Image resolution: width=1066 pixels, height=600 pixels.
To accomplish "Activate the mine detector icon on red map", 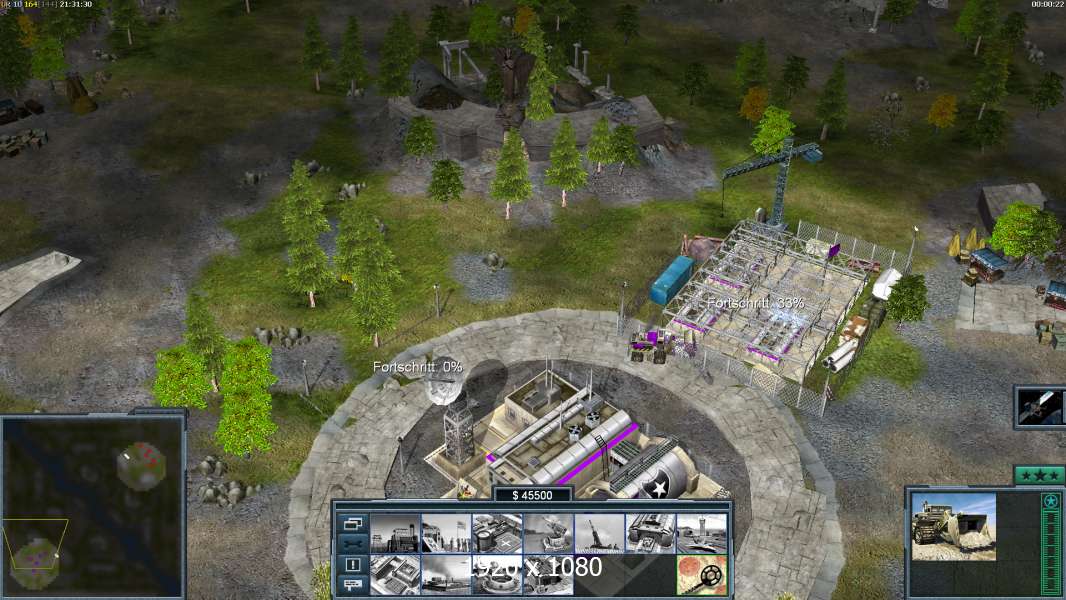I will pos(701,575).
